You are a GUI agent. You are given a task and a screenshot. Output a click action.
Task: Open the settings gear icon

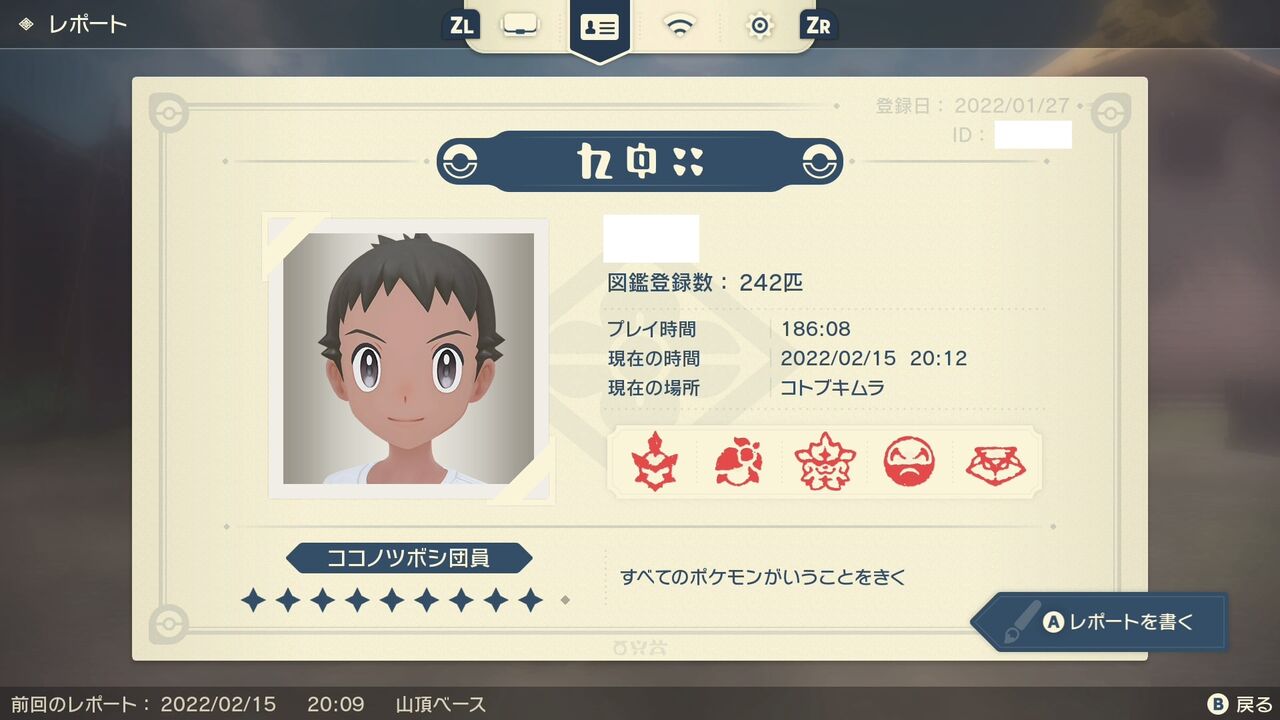pyautogui.click(x=759, y=26)
